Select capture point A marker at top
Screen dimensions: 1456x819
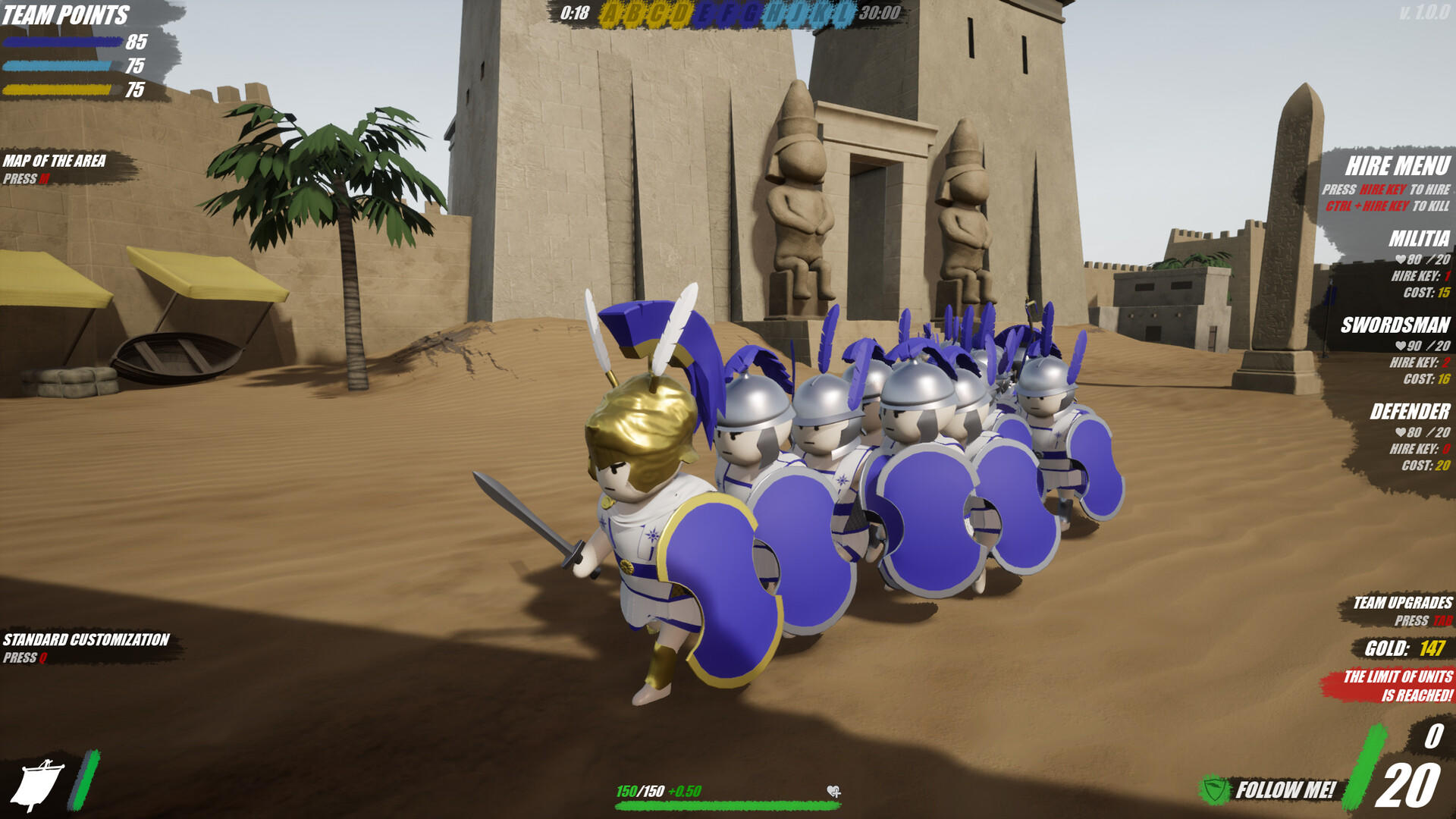click(x=611, y=13)
